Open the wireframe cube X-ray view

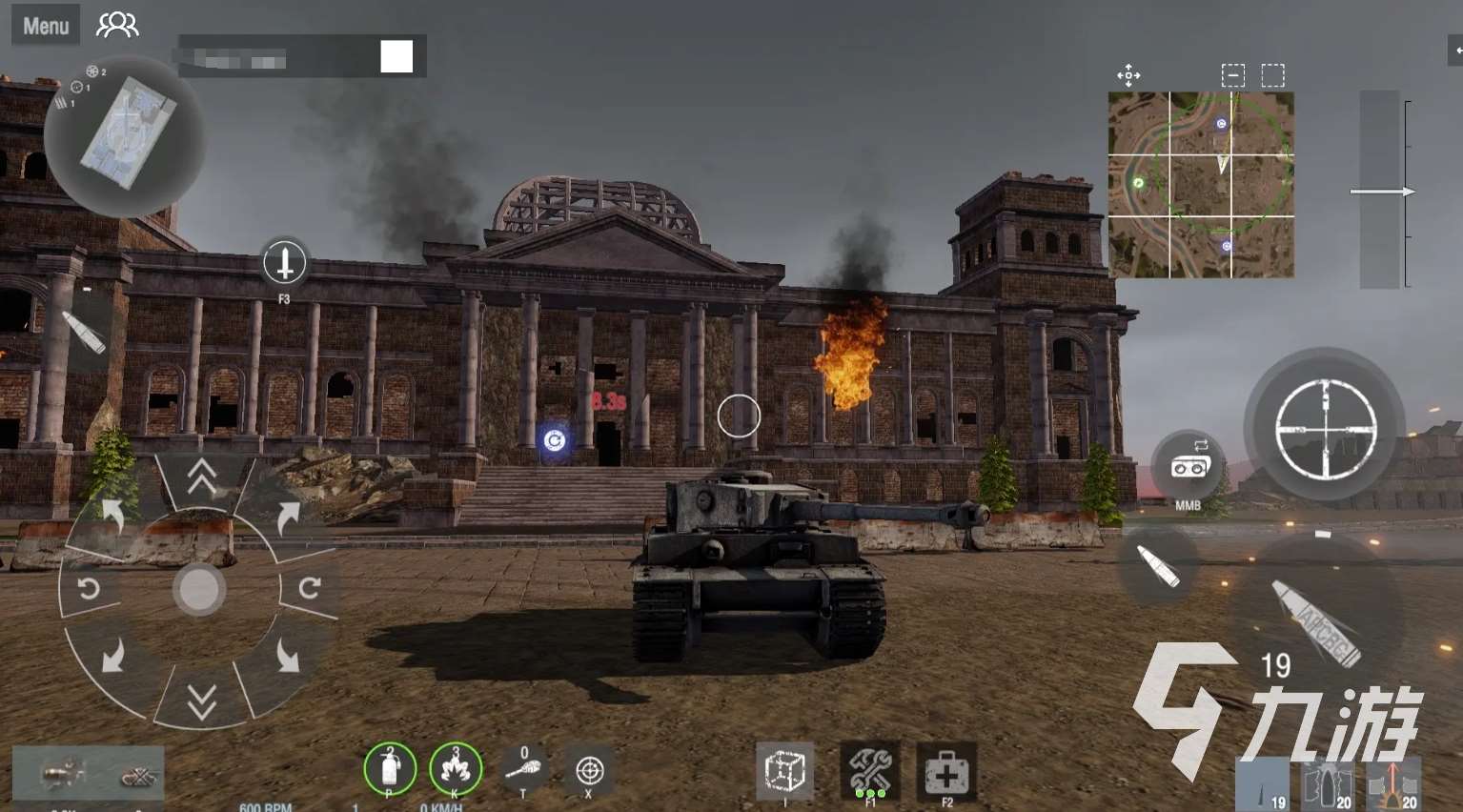(785, 770)
